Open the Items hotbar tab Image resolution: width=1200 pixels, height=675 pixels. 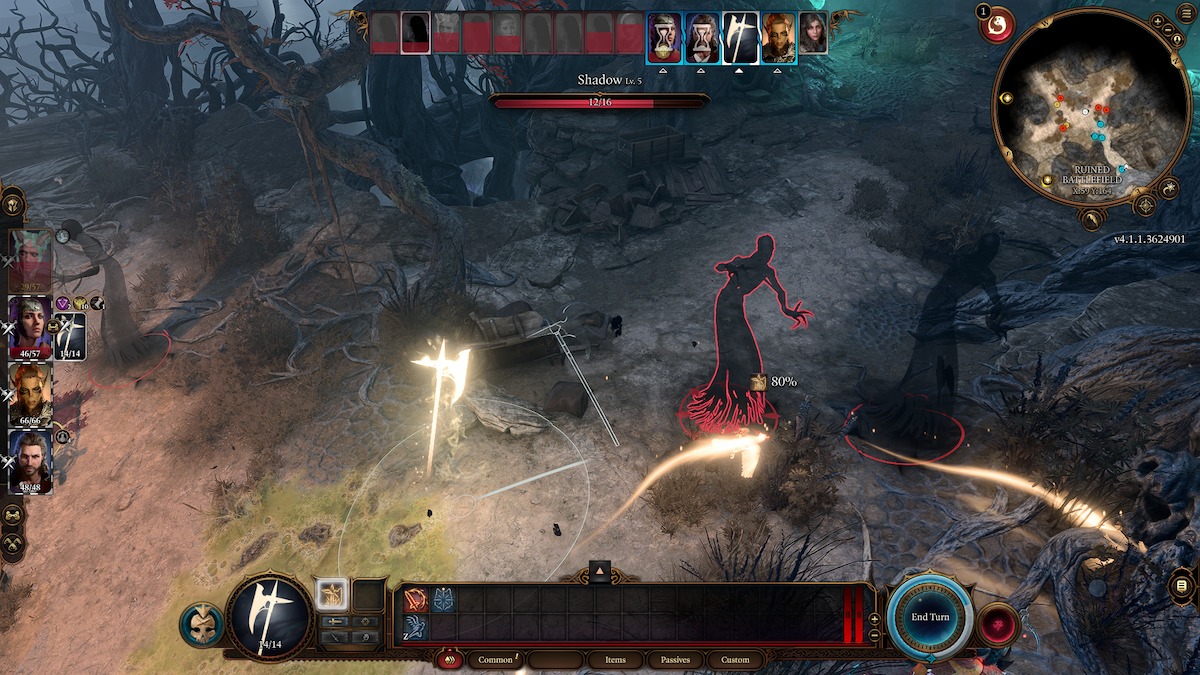pyautogui.click(x=615, y=660)
